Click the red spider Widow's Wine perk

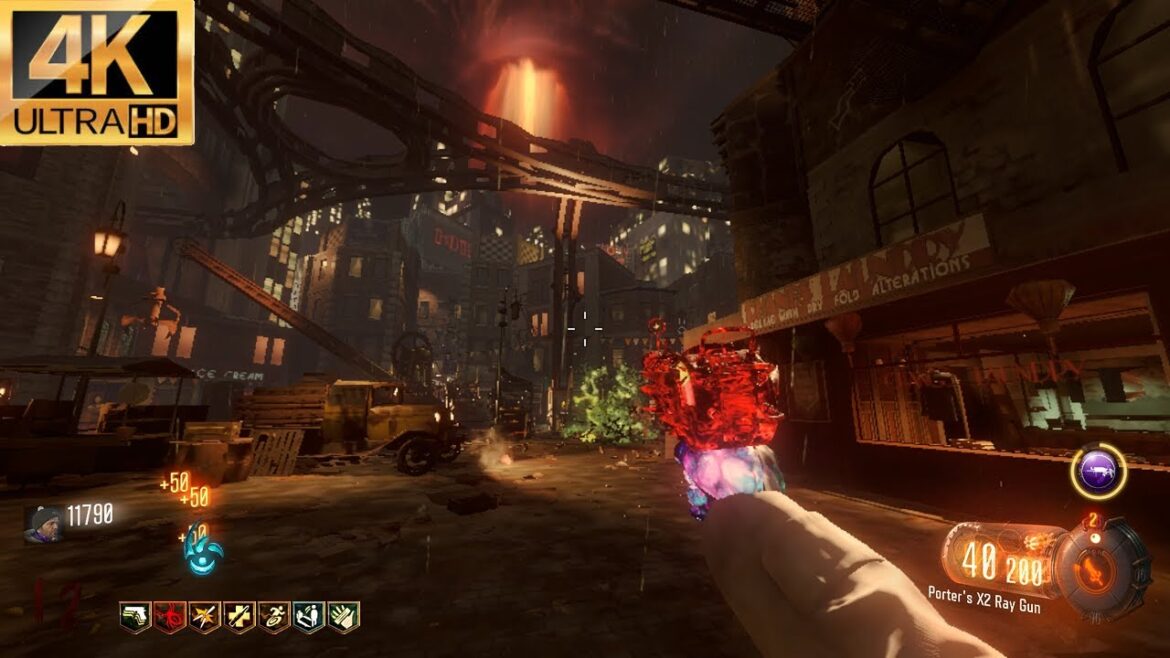(169, 616)
